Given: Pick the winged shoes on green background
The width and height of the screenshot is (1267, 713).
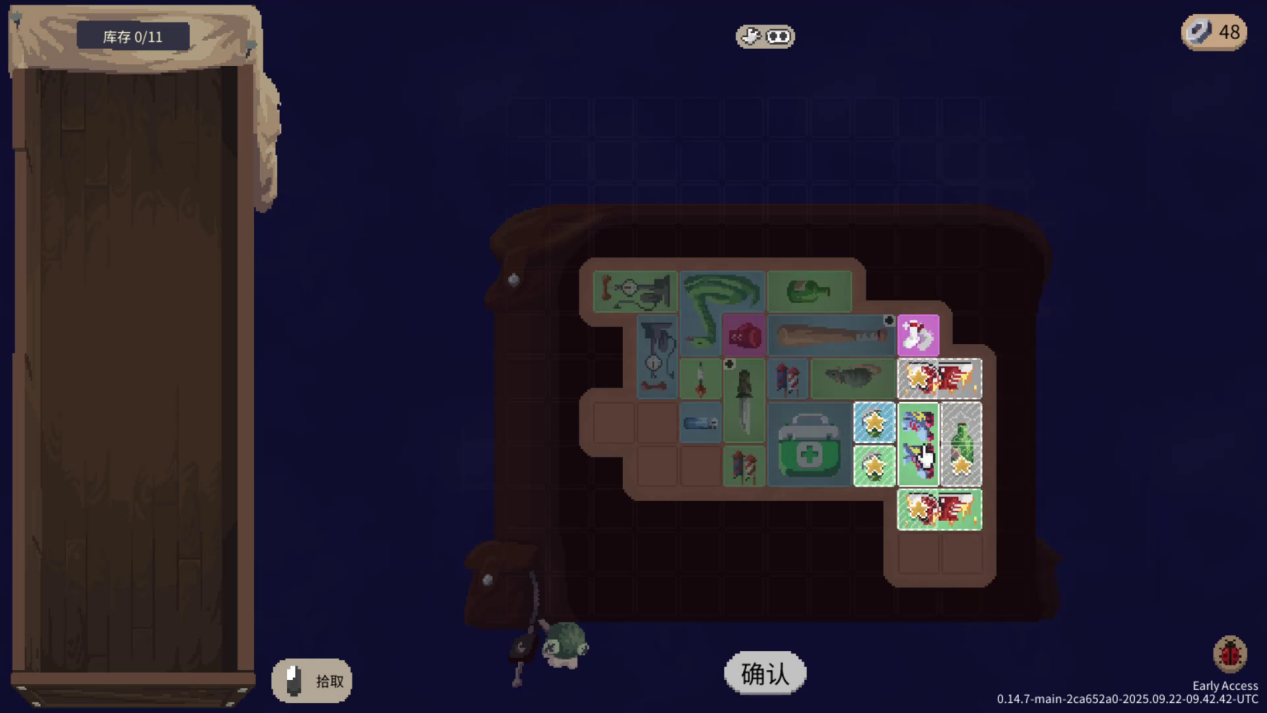Looking at the screenshot, I should coord(939,510).
